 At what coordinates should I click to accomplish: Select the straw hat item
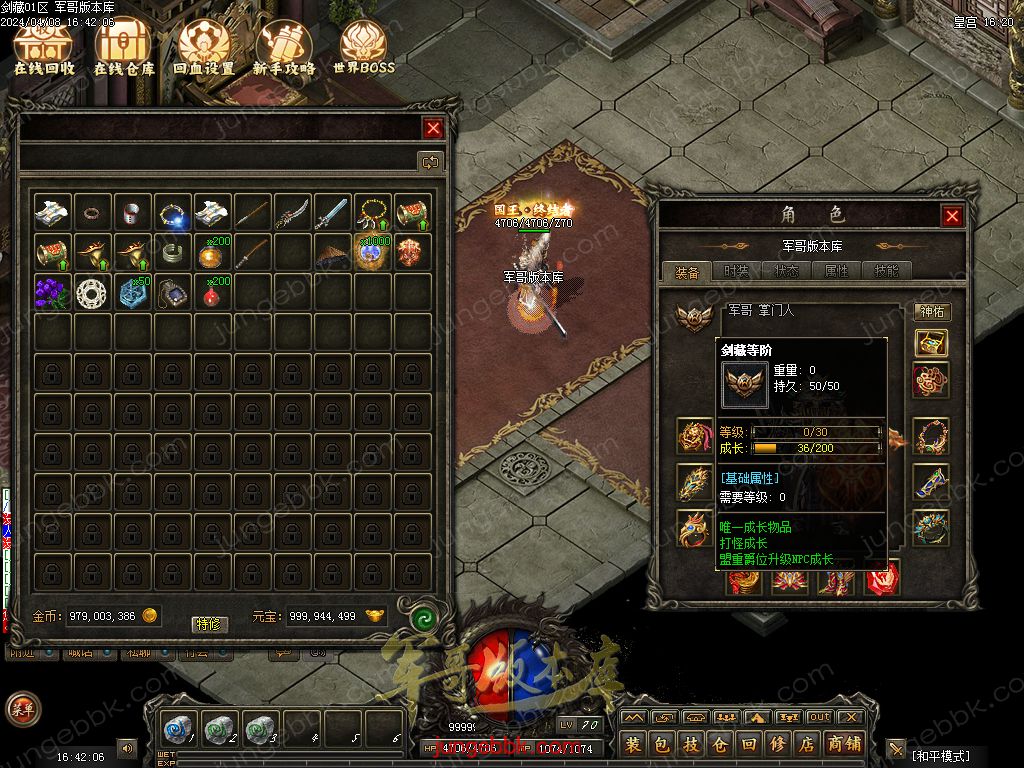coord(332,252)
